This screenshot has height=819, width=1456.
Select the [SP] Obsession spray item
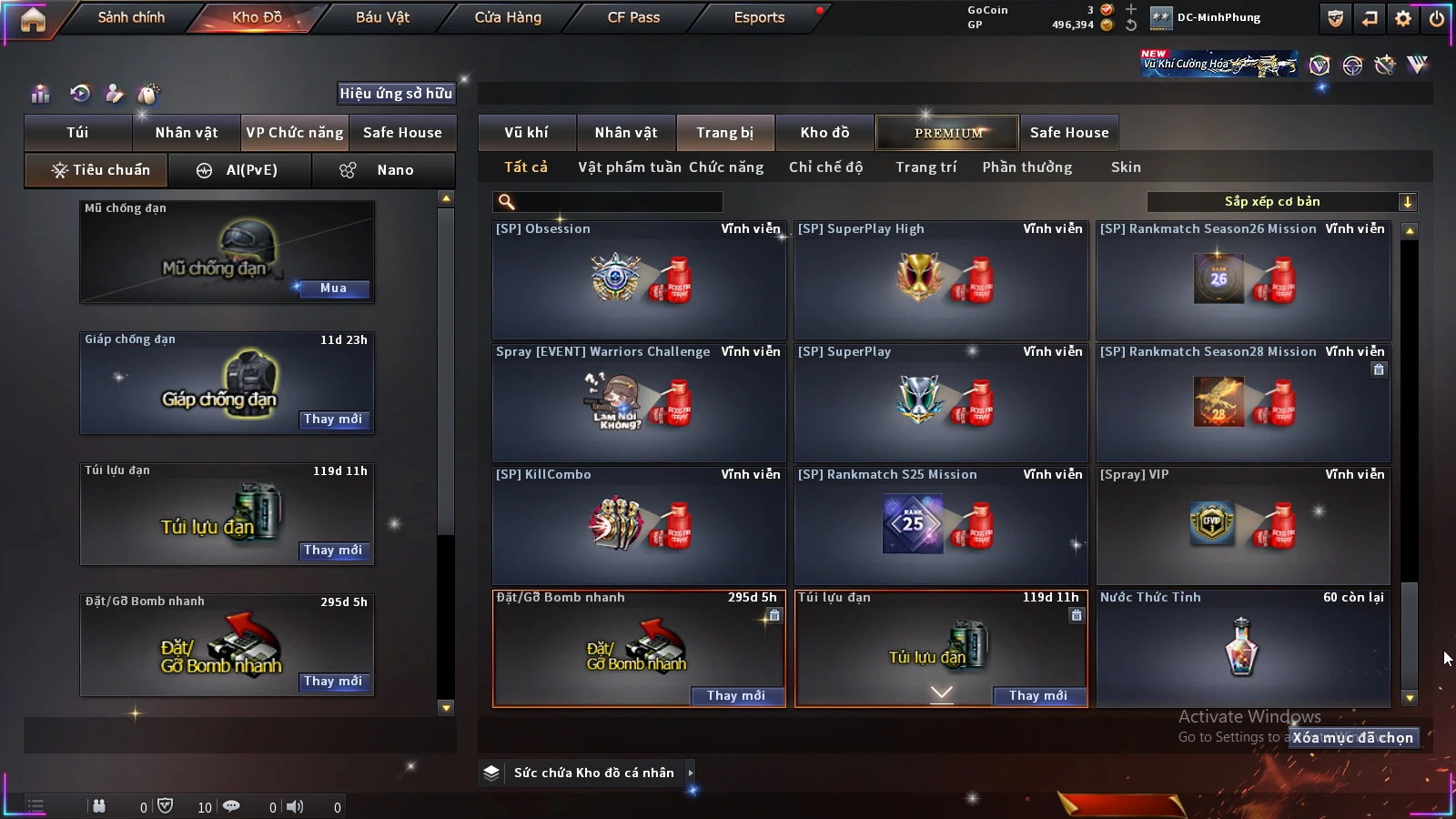pos(639,280)
